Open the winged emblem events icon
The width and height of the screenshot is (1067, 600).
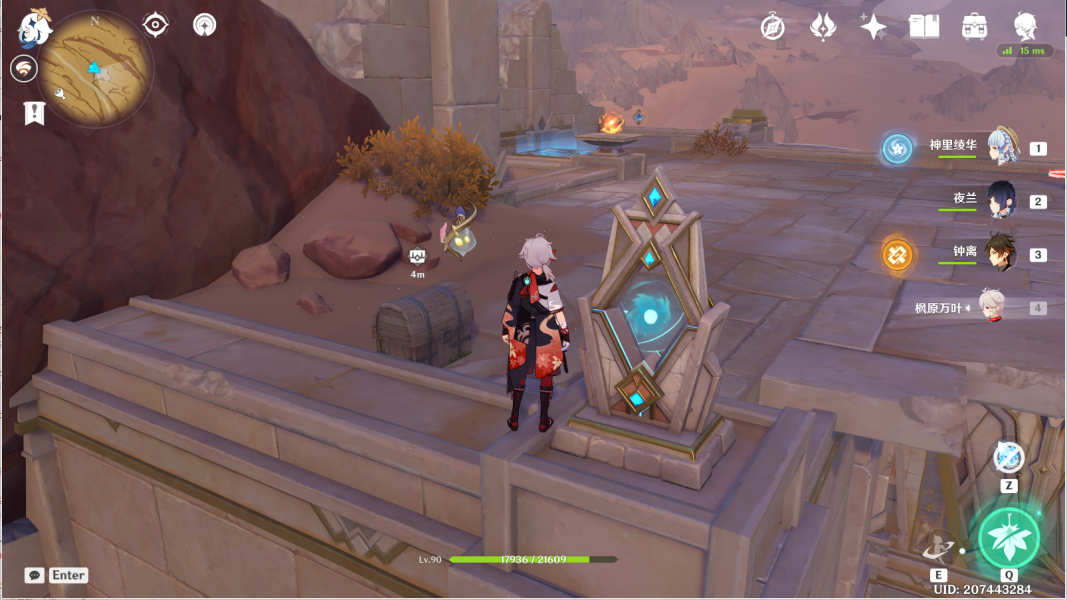[822, 27]
